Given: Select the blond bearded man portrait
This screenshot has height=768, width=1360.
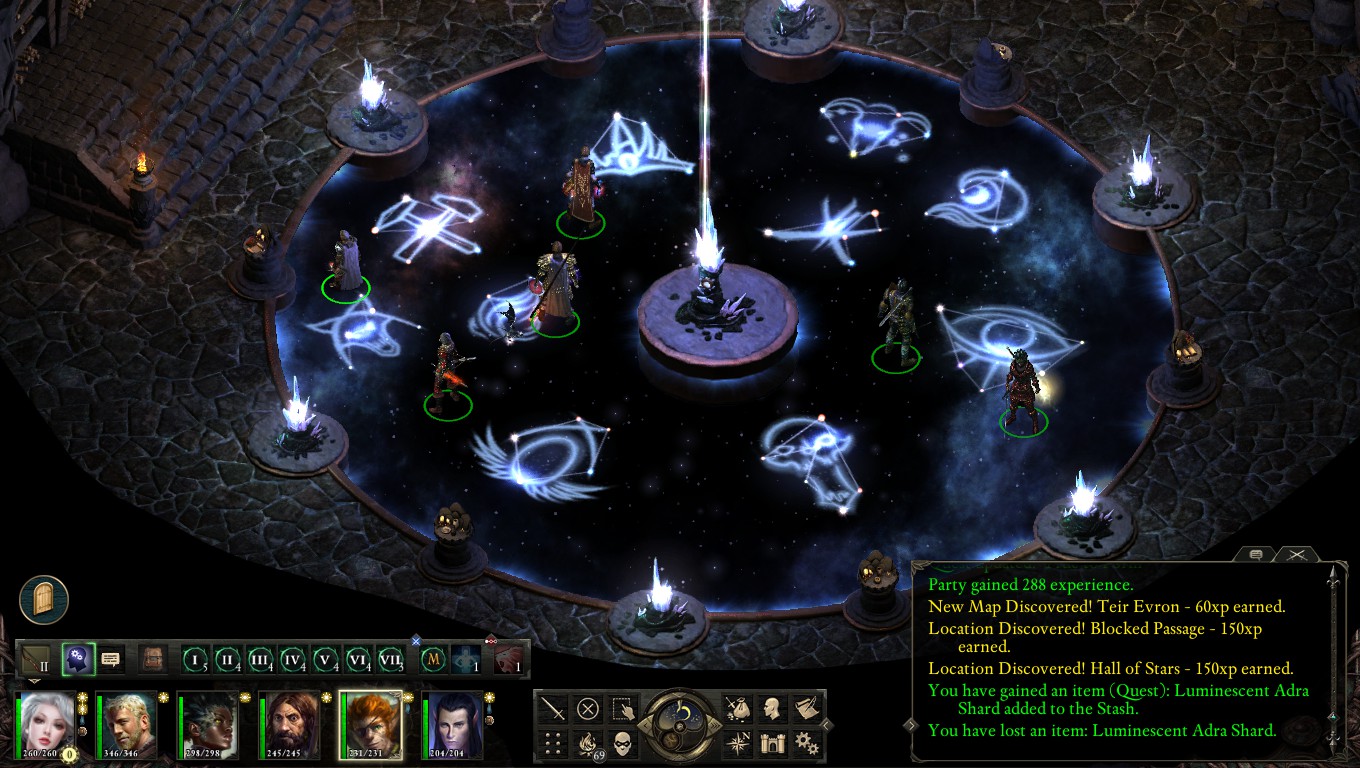Looking at the screenshot, I should click(126, 723).
